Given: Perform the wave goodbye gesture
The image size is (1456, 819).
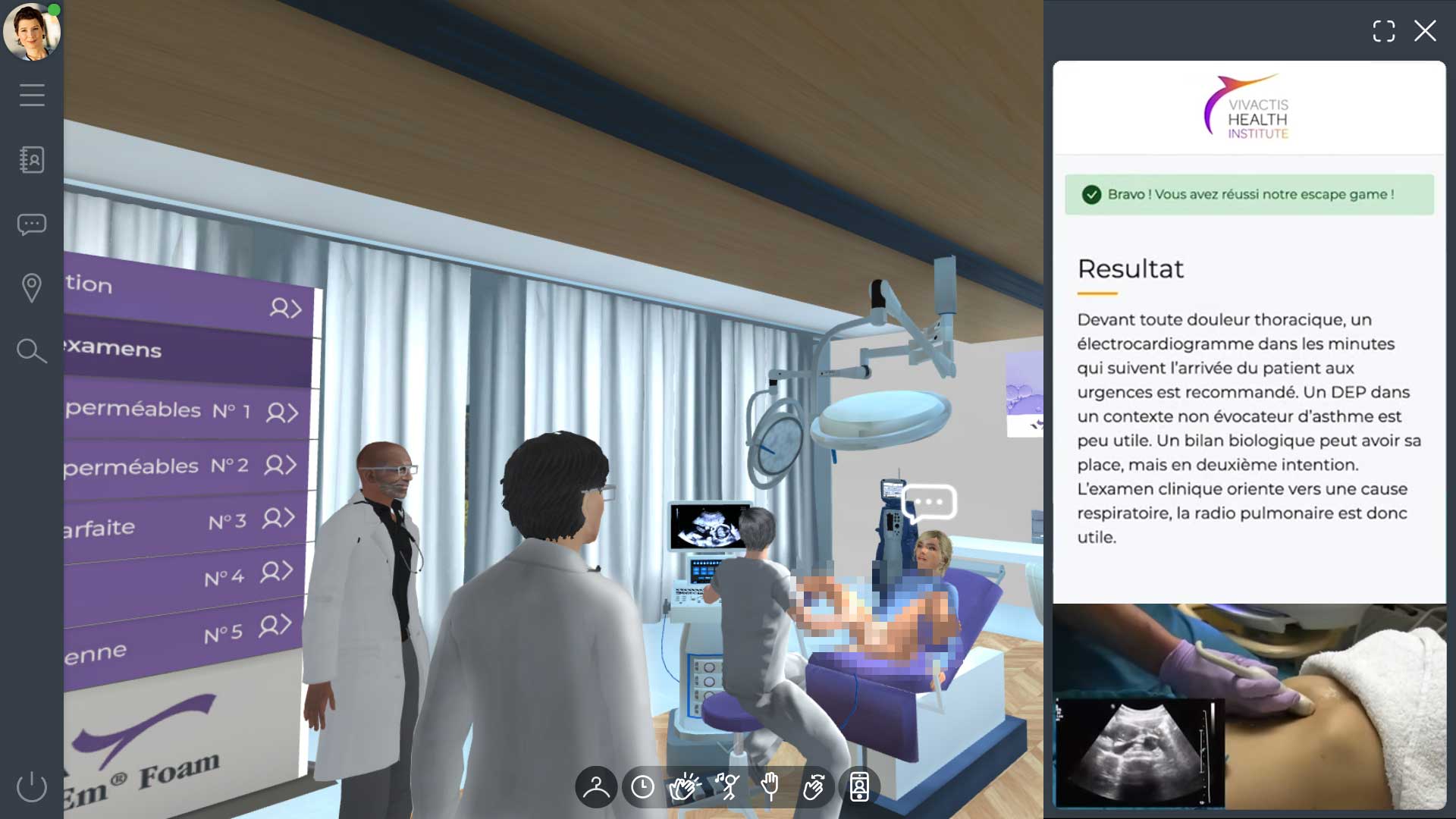Looking at the screenshot, I should pyautogui.click(x=814, y=787).
